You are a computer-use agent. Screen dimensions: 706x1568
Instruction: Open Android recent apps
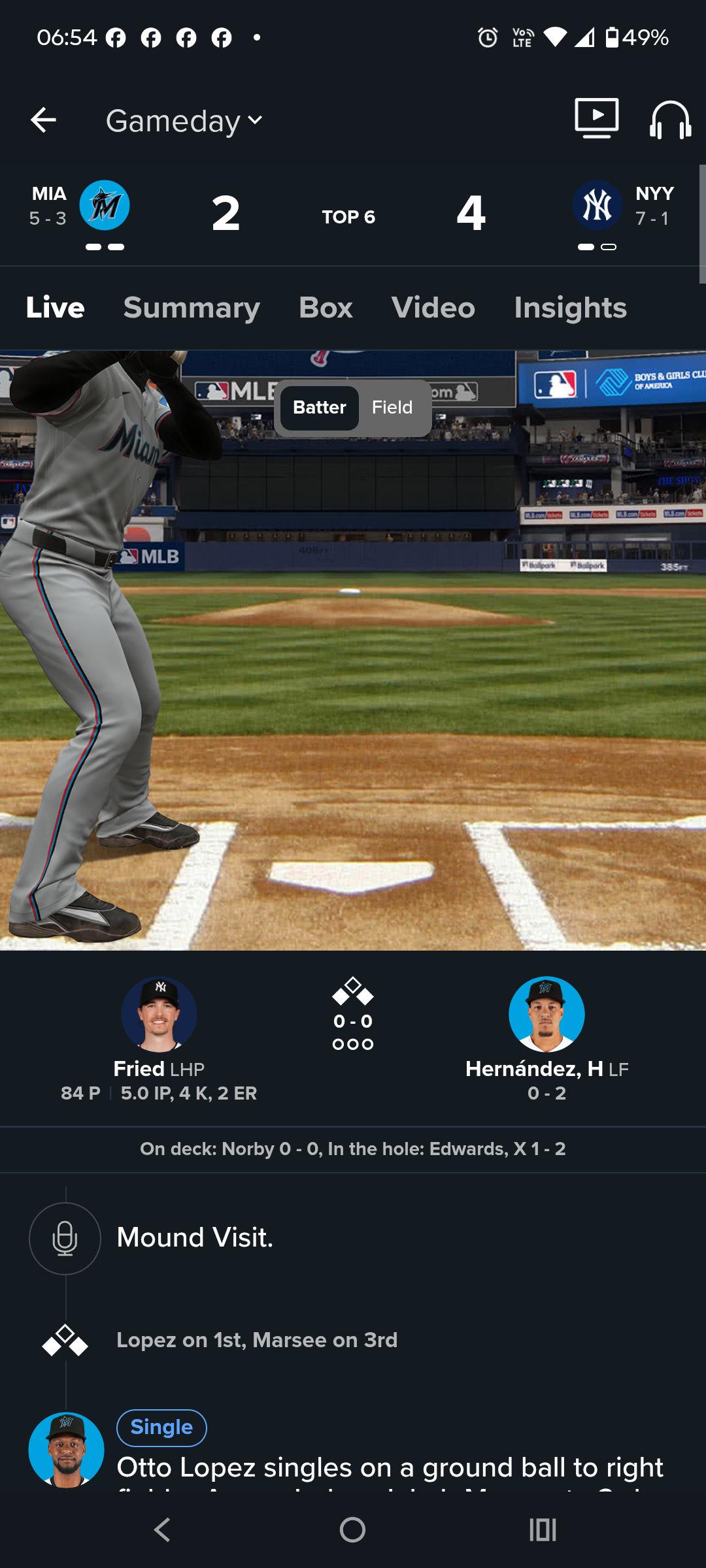tap(543, 1529)
